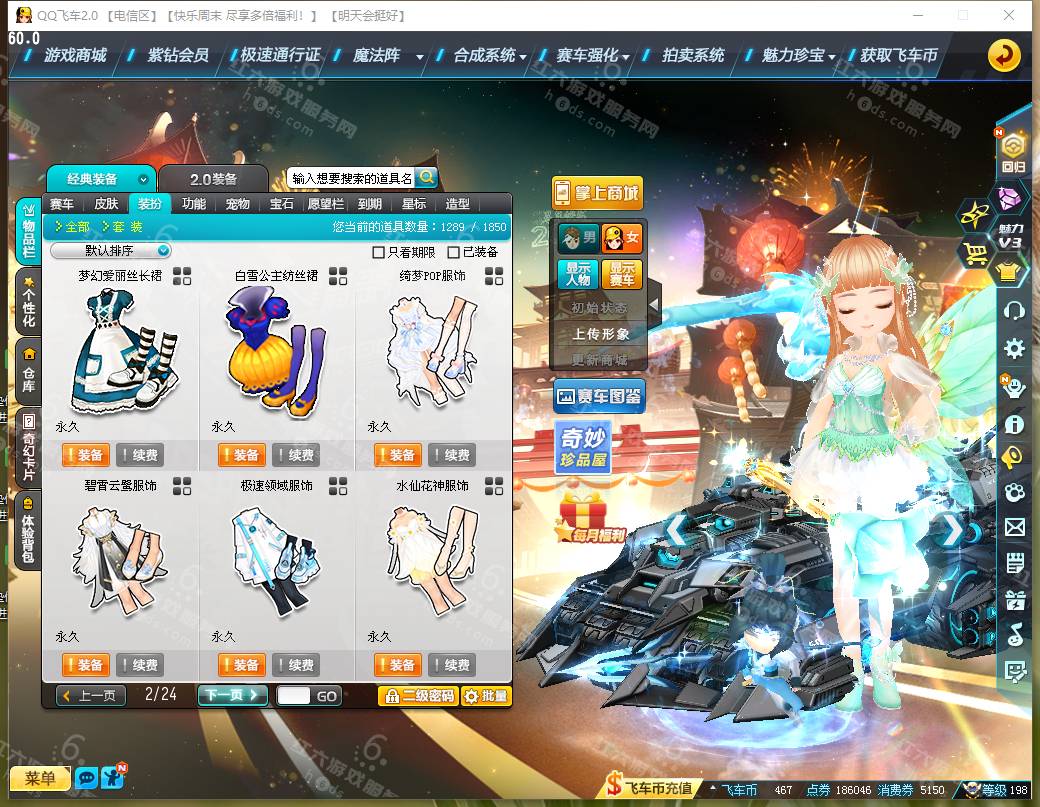
Task: Open the 拍卖系统 auction menu
Action: click(x=693, y=56)
